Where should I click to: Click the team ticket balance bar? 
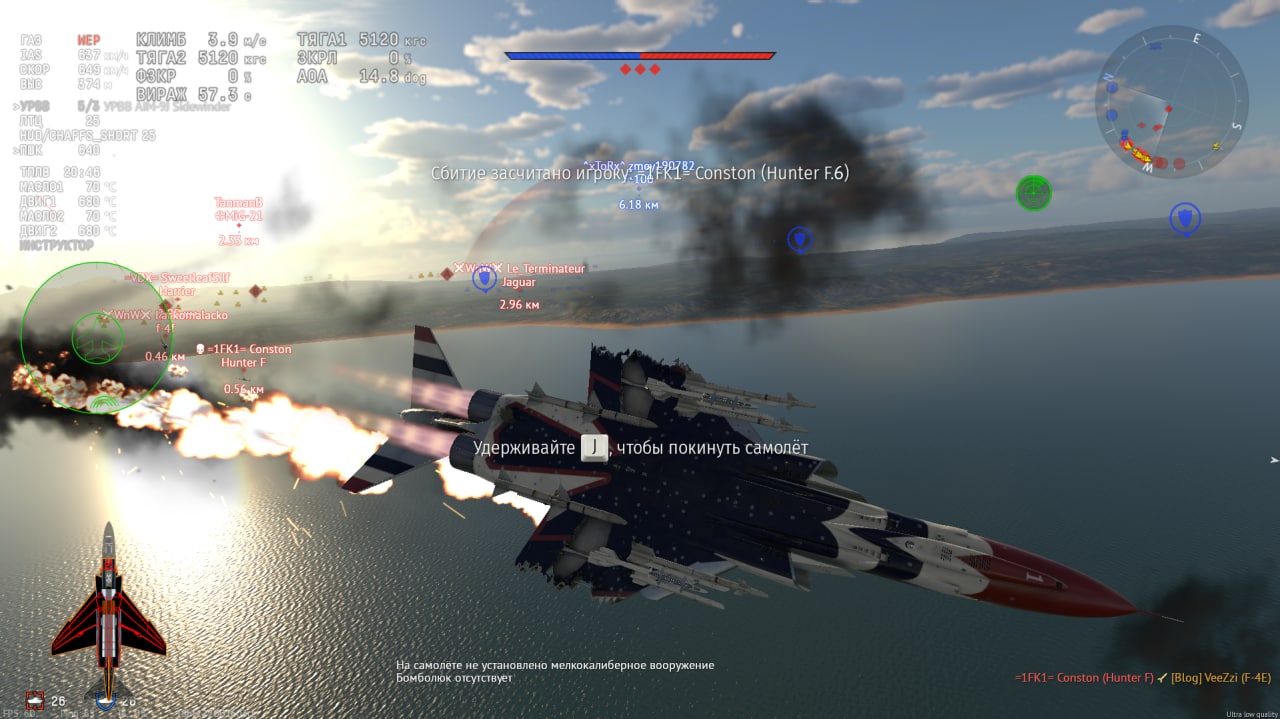point(640,56)
